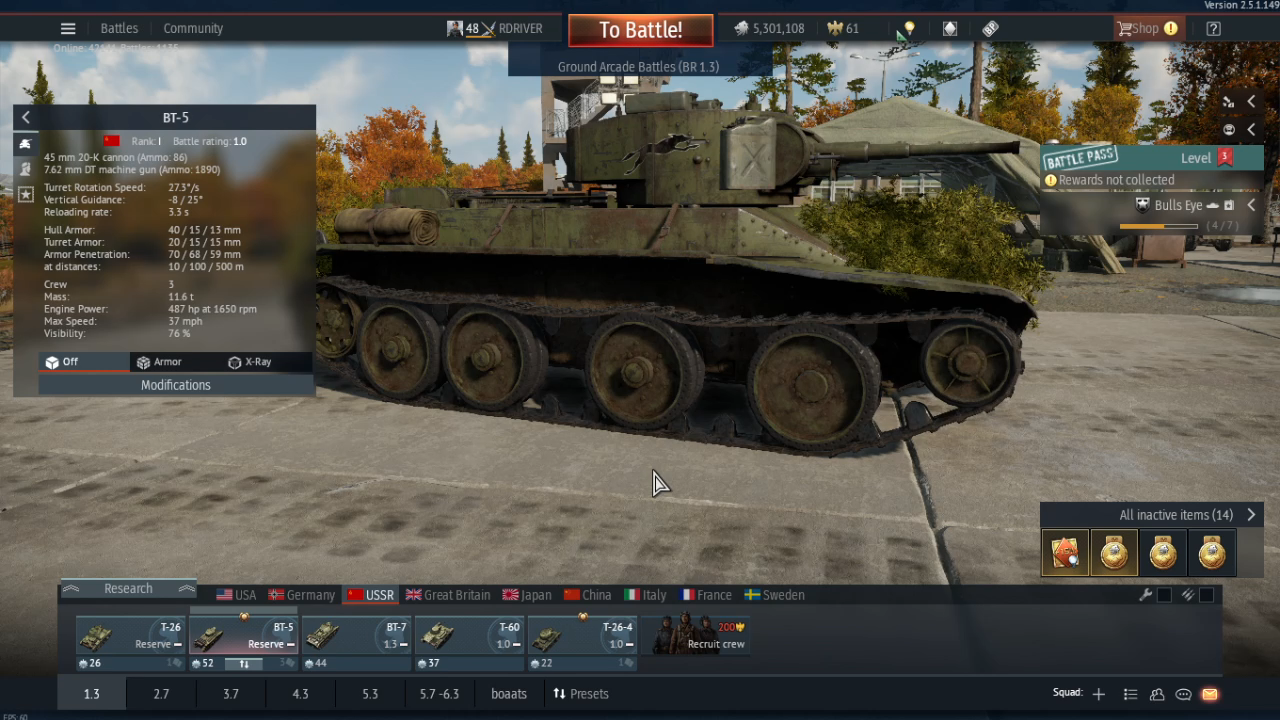Recruit a new crew

pos(700,635)
